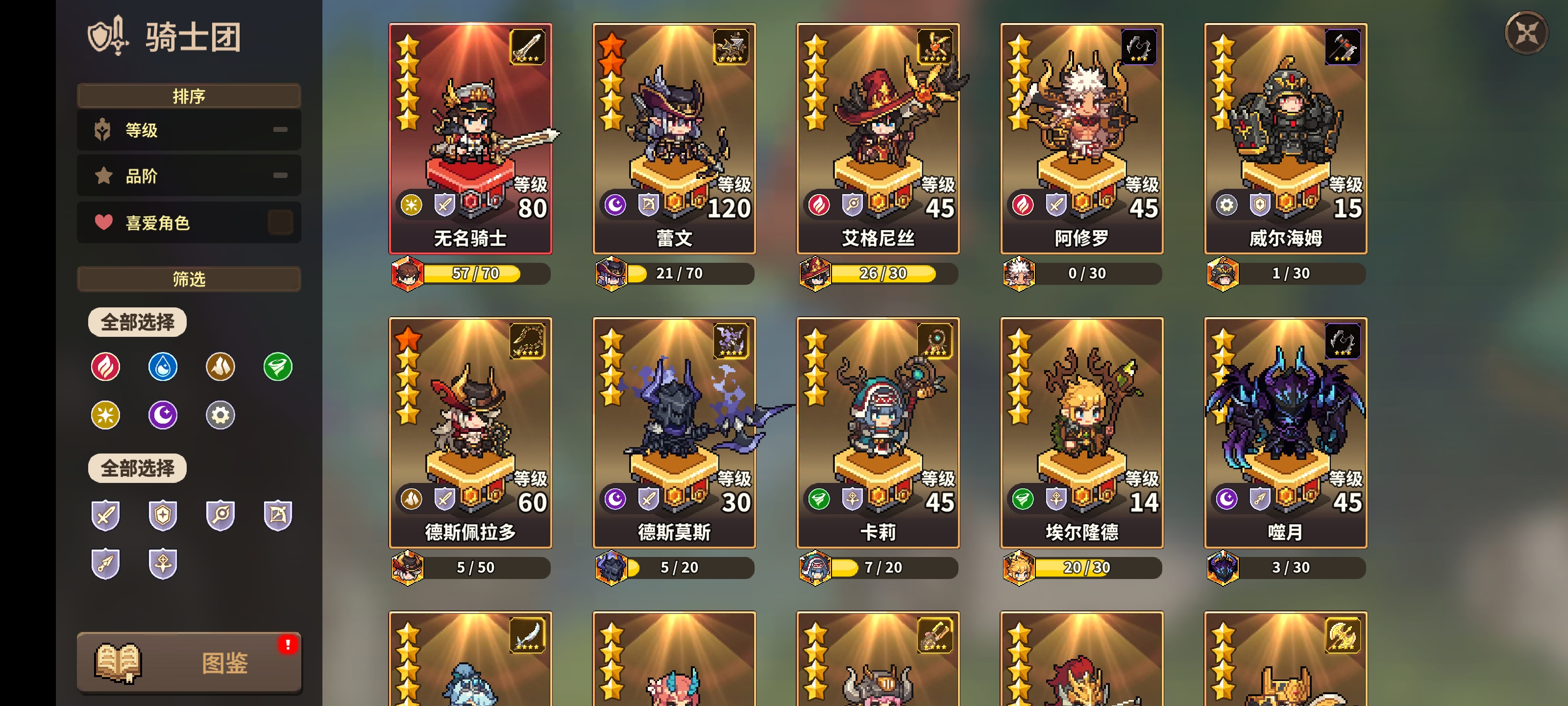Select the purple moon dark element filter
This screenshot has width=1568, height=706.
click(x=163, y=415)
